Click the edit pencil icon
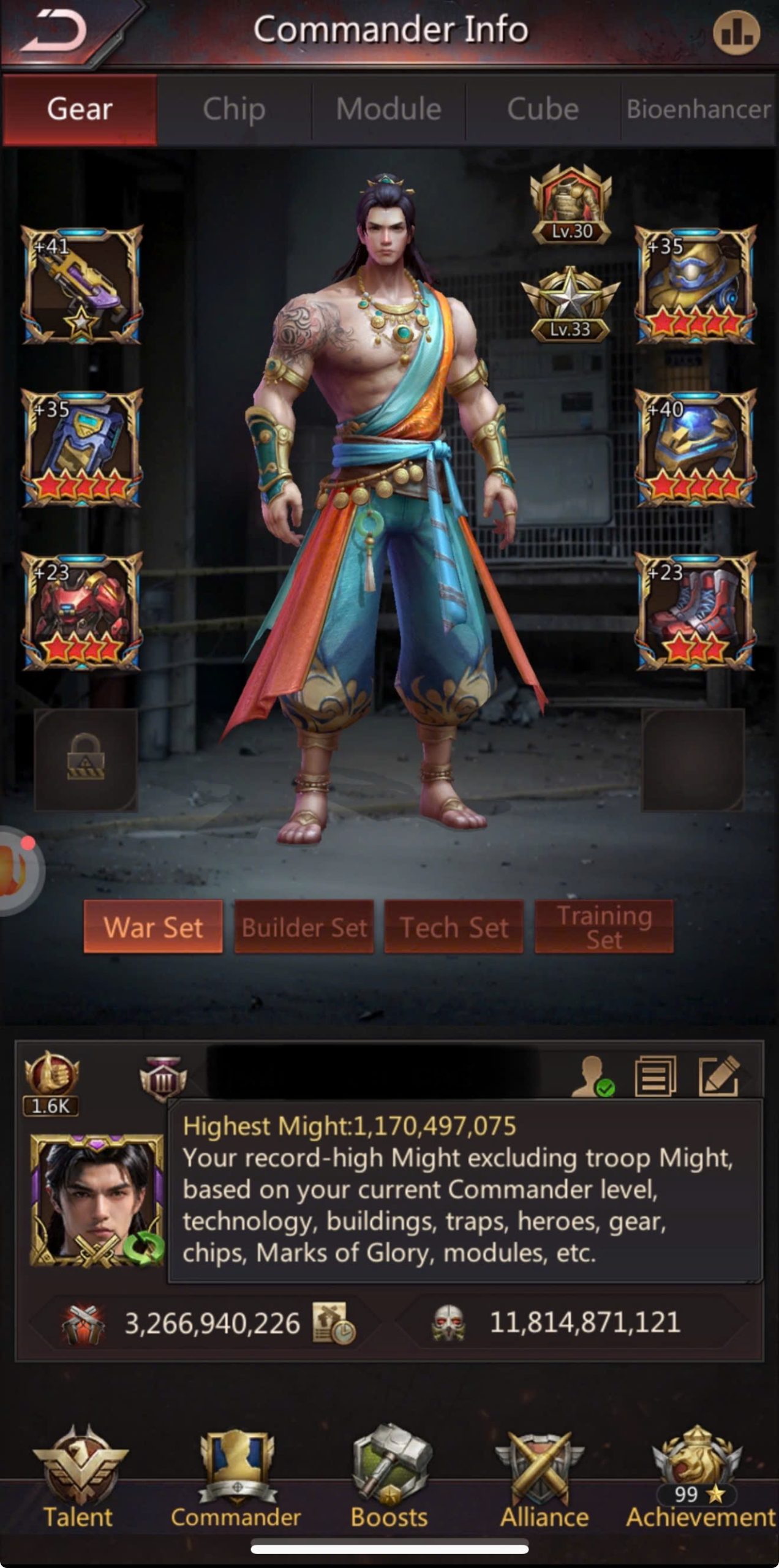This screenshot has width=779, height=1568. pyautogui.click(x=719, y=1076)
